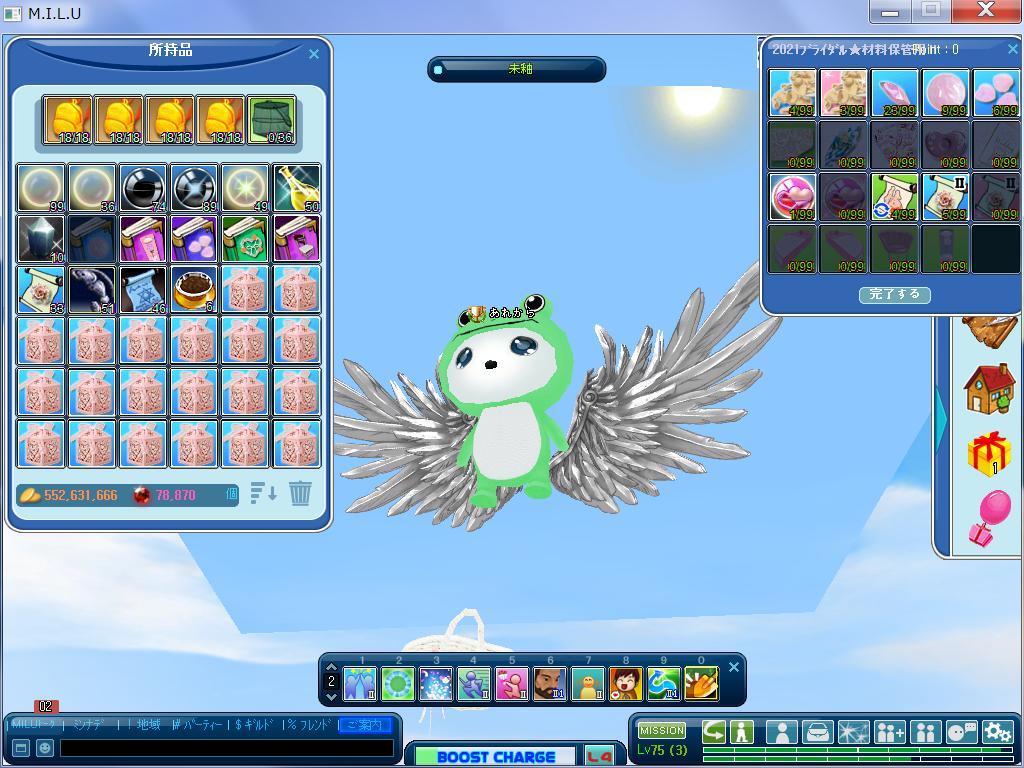1024x768 pixels.
Task: Minimize the M.I.L.U game window
Action: pyautogui.click(x=890, y=12)
